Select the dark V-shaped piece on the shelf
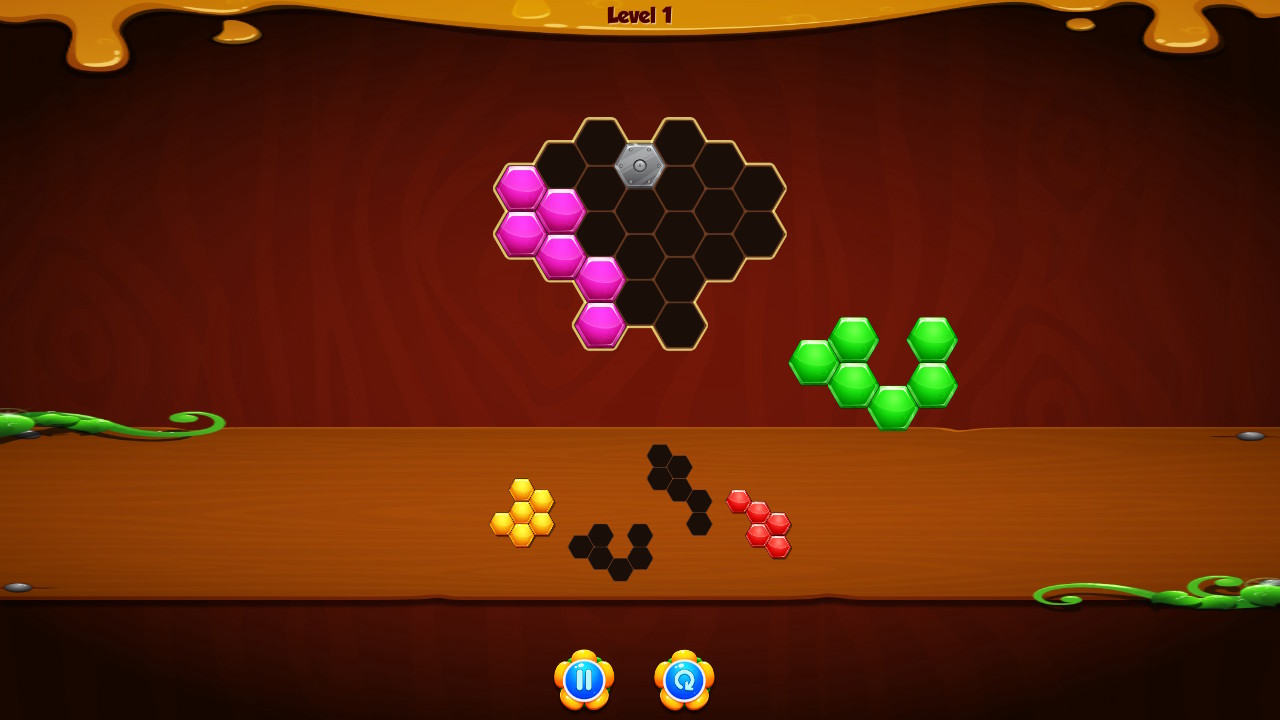 (x=612, y=550)
